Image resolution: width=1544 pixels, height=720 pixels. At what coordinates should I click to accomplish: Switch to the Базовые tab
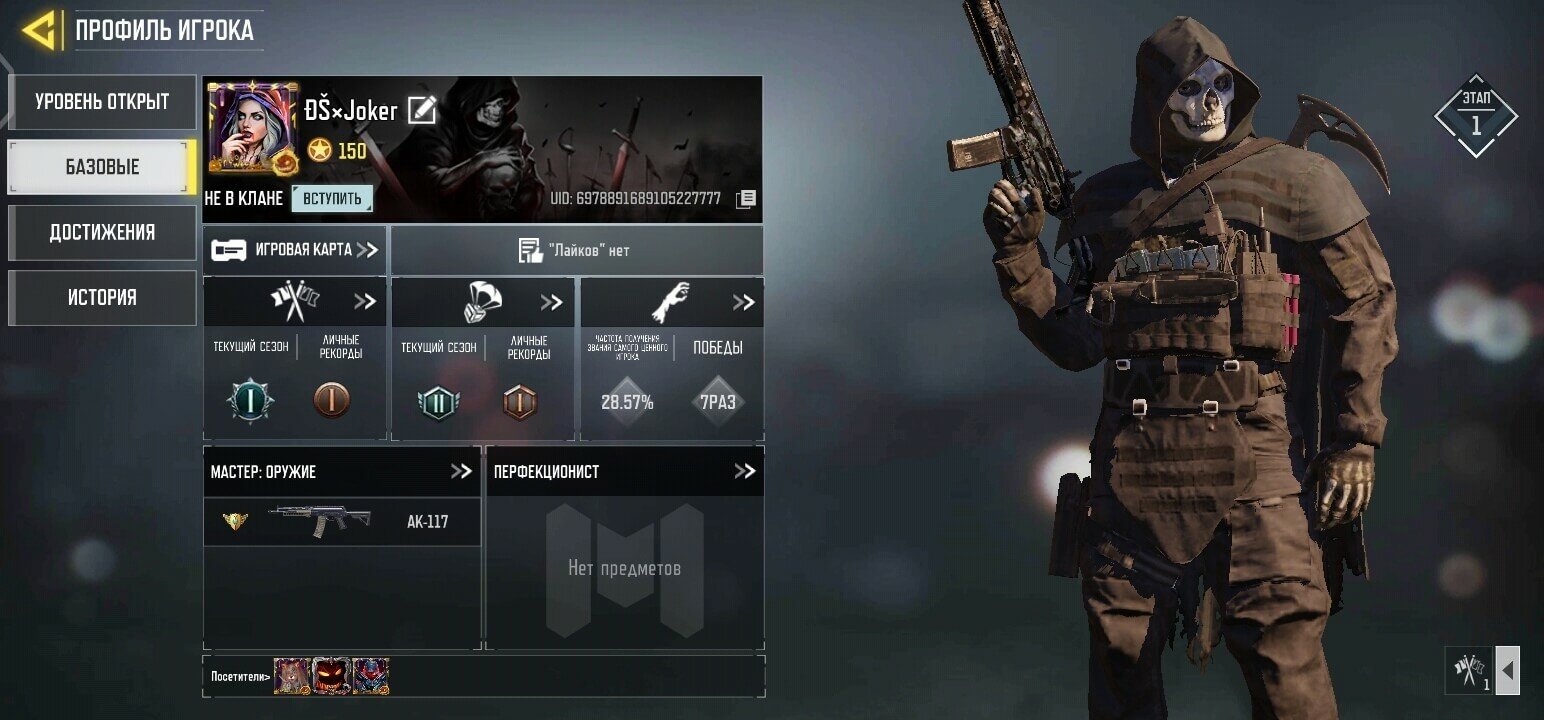tap(102, 167)
